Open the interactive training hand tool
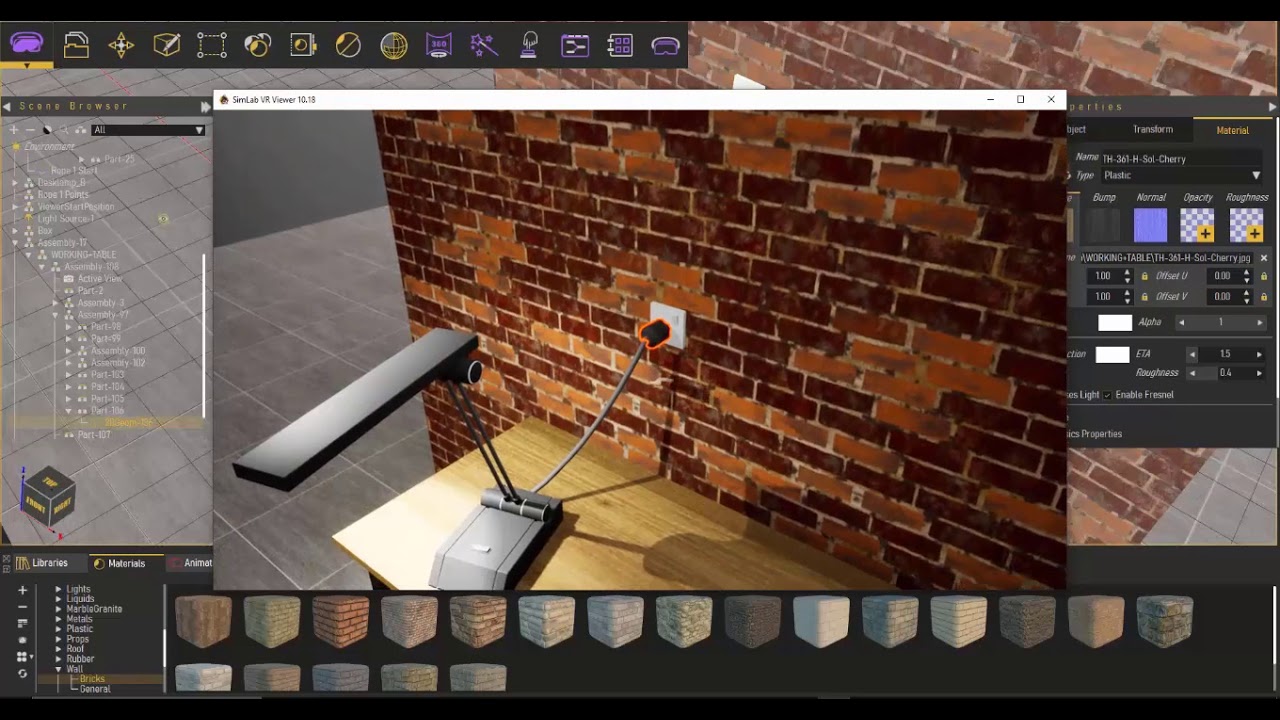The width and height of the screenshot is (1280, 720). (527, 45)
